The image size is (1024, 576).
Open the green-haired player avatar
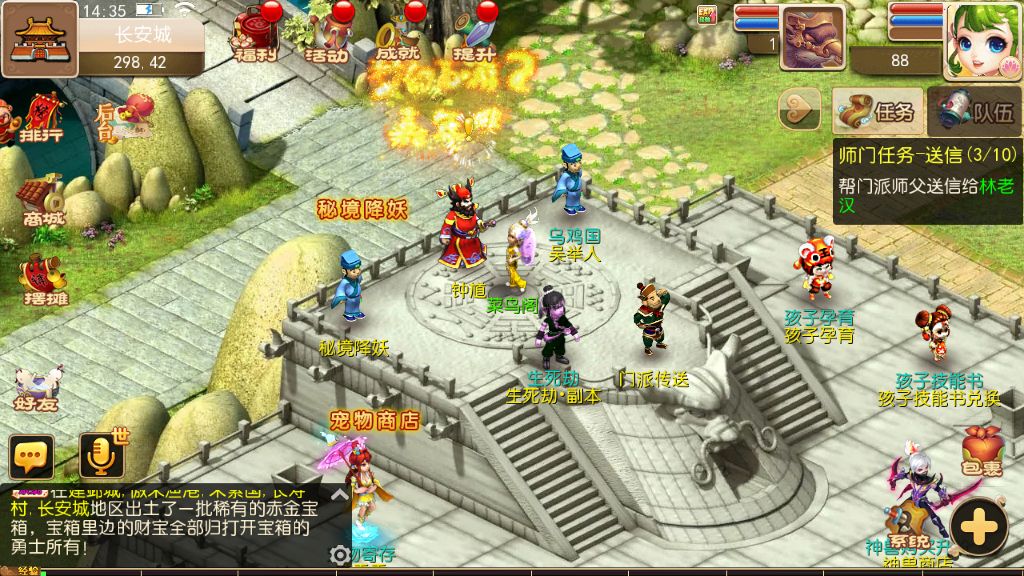(982, 40)
